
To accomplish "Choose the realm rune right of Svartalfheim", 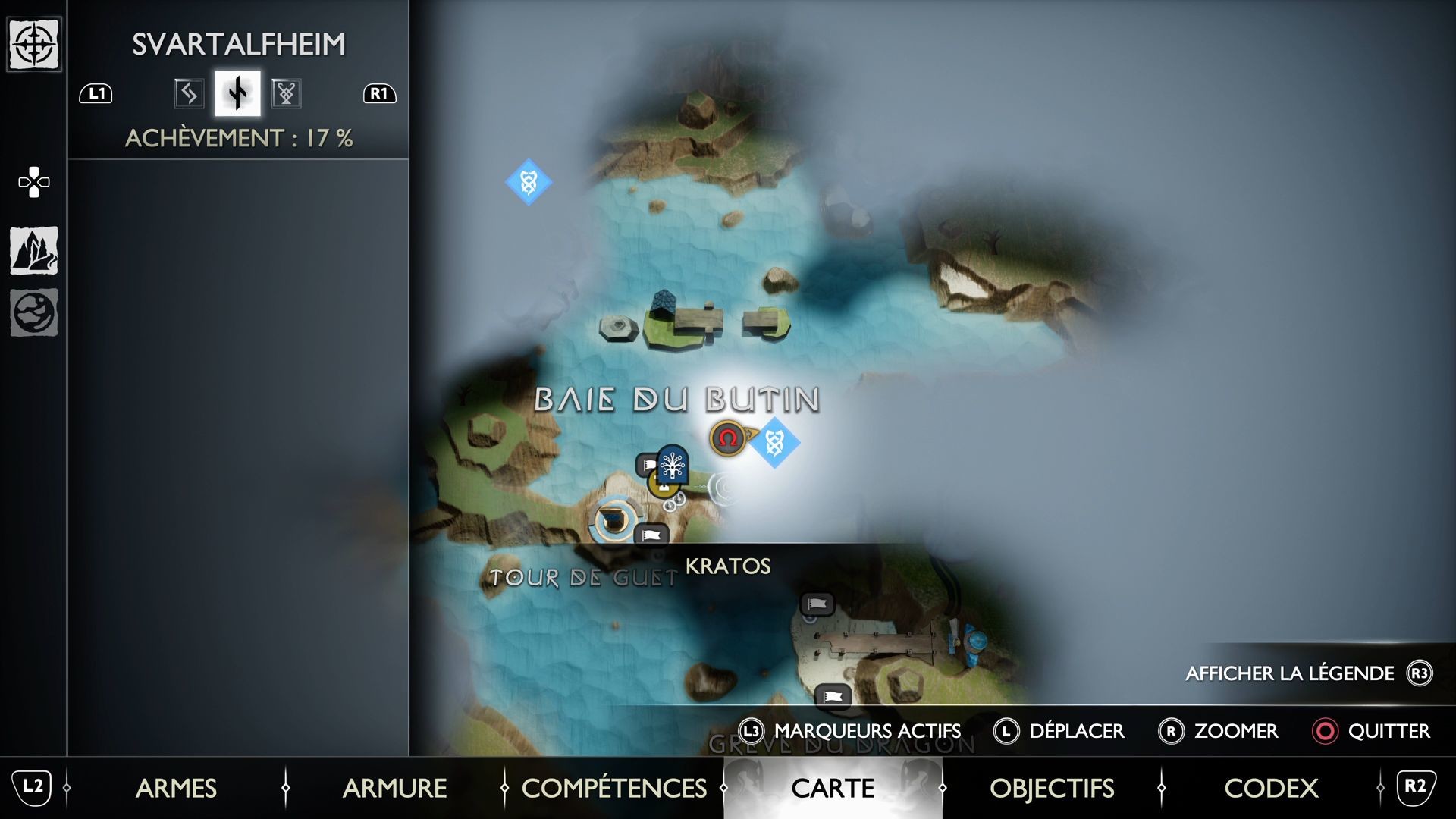I will click(286, 93).
